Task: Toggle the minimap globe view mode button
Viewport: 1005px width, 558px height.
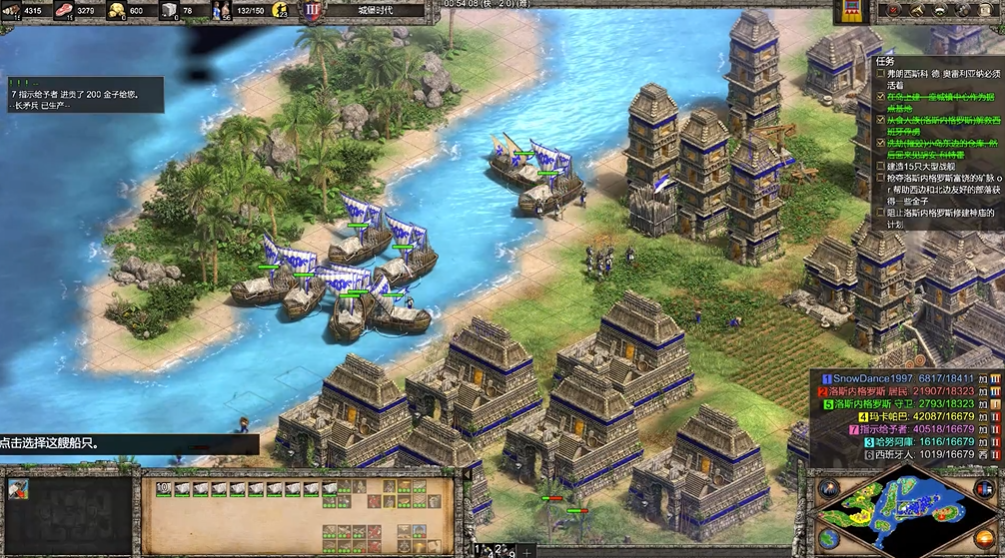Action: pyautogui.click(x=827, y=537)
